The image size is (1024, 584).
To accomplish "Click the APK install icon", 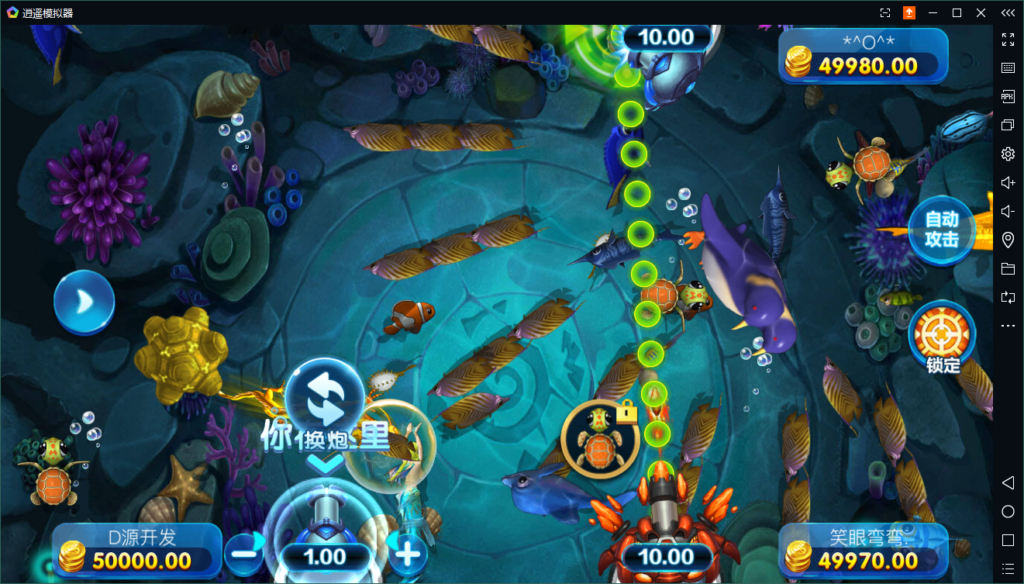I will pyautogui.click(x=1008, y=96).
